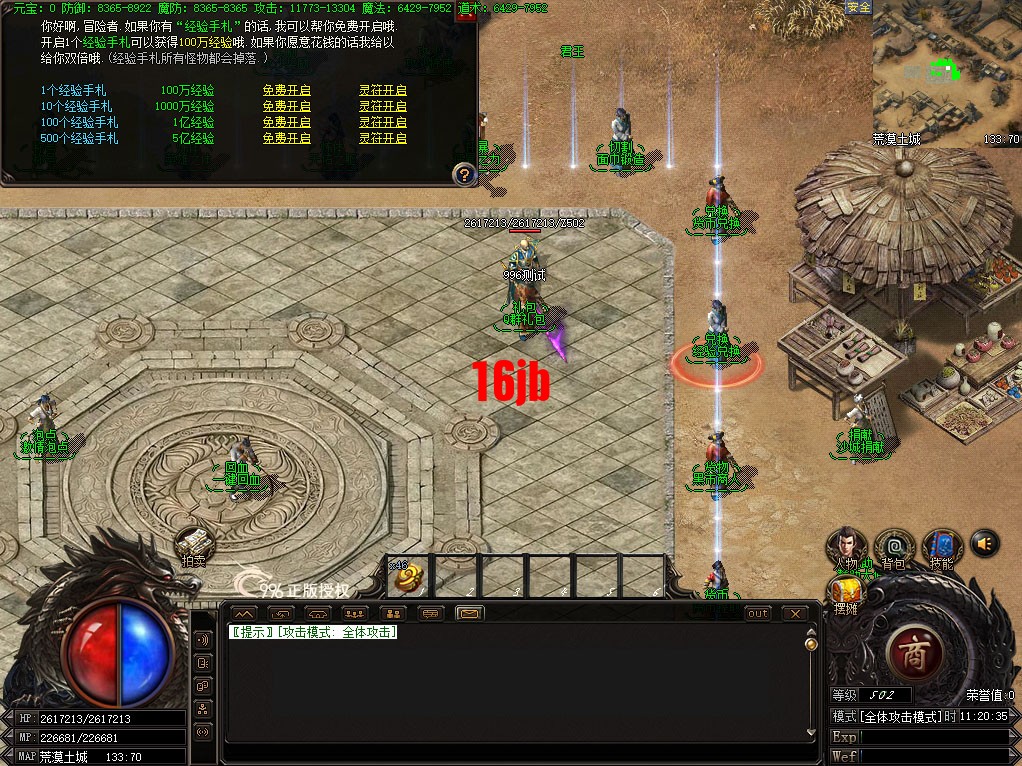1022x766 pixels.
Task: Use the gold ingot in the hotbar
Action: pos(409,578)
